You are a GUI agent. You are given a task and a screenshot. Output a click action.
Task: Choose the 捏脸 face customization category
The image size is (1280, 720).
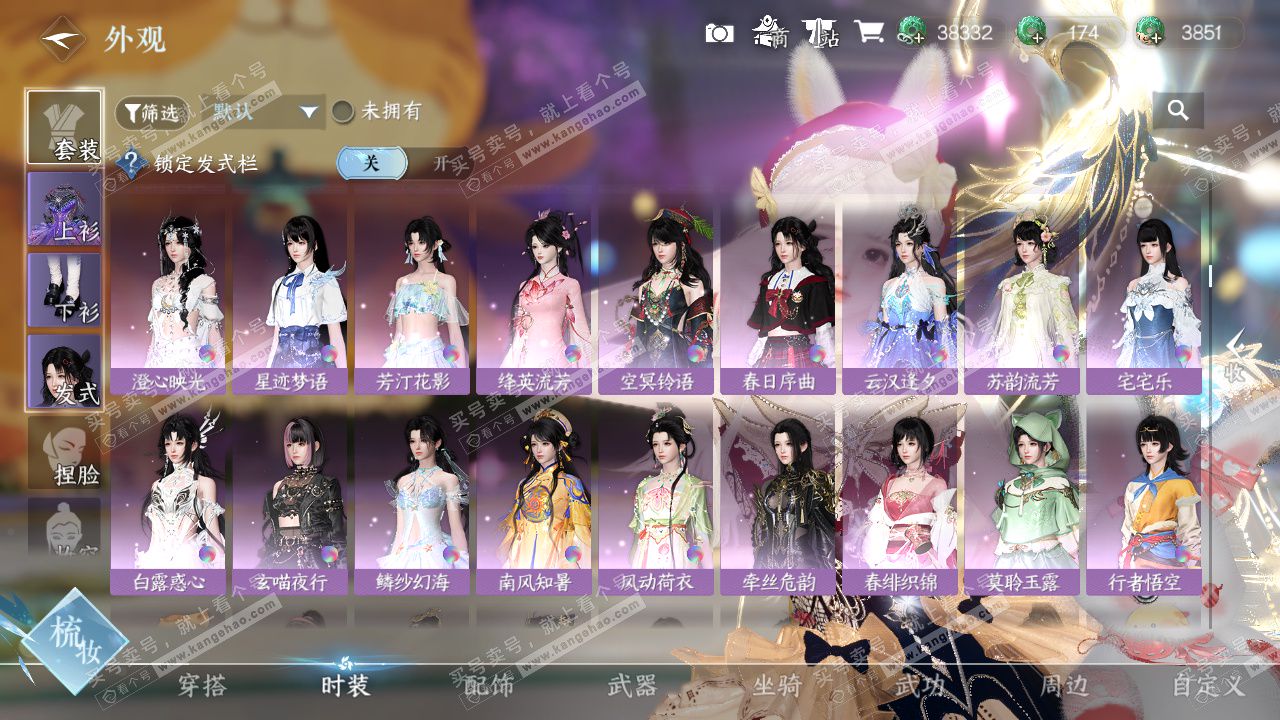coord(64,452)
